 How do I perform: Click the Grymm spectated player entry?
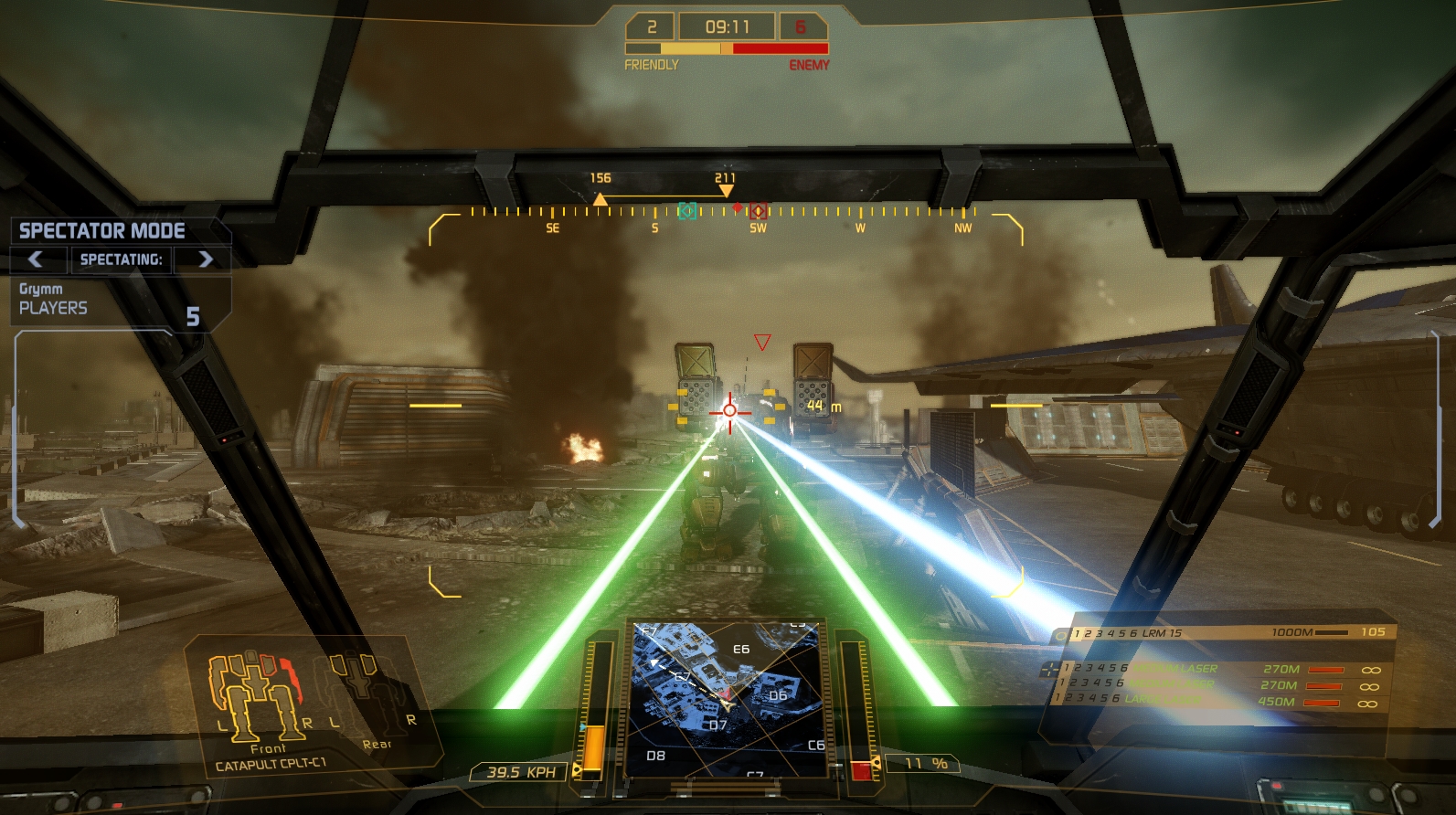coord(41,289)
